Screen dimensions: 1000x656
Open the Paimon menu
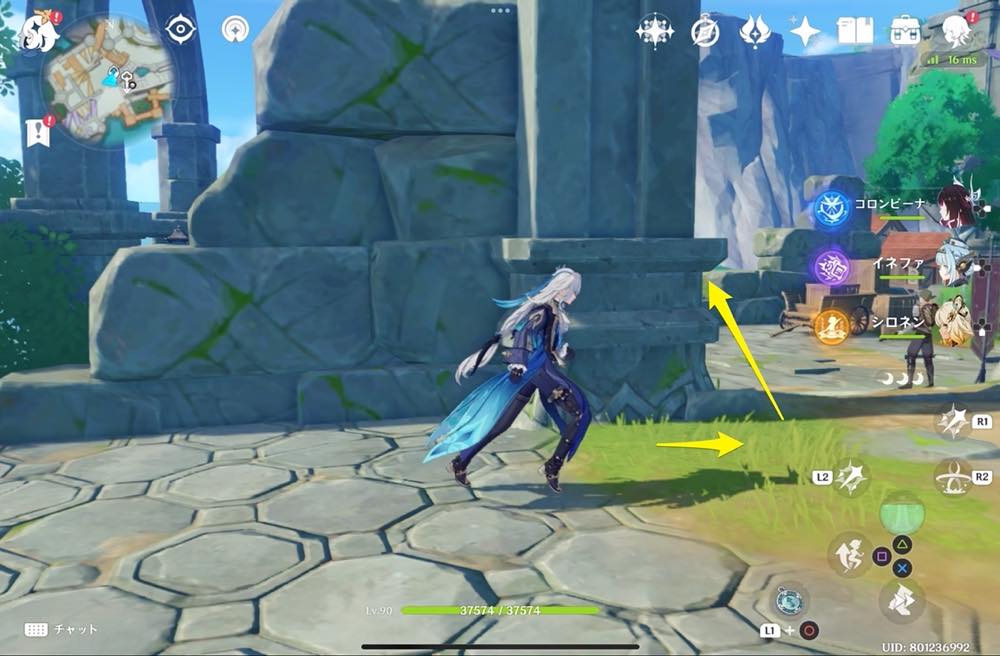tap(37, 32)
